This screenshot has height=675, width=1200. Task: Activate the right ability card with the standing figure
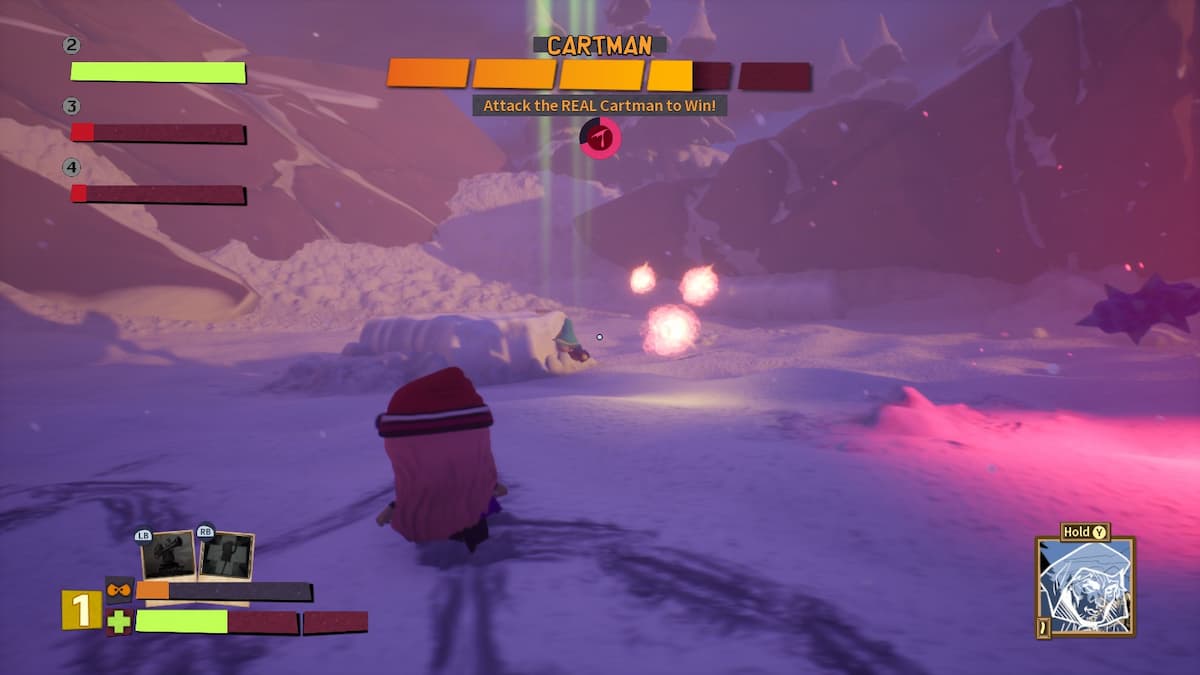pyautogui.click(x=226, y=555)
